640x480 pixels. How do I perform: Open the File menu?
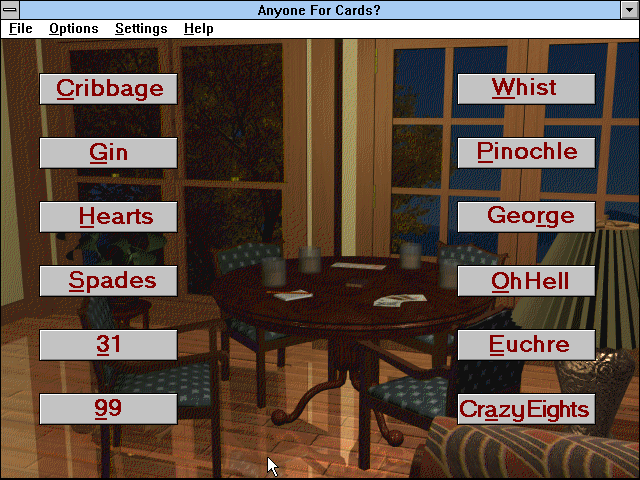click(21, 28)
